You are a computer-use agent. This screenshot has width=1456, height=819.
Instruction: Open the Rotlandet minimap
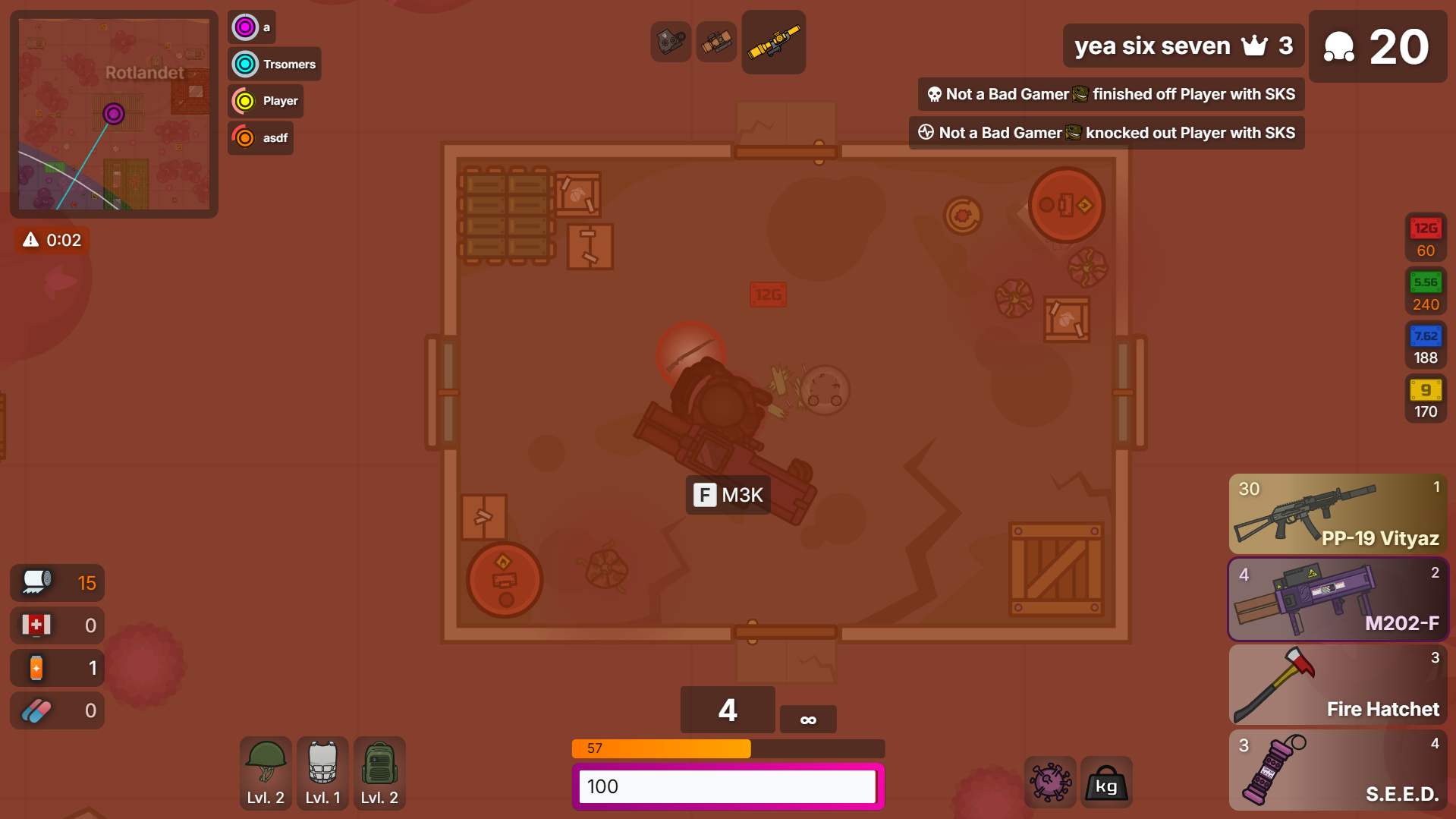[114, 114]
